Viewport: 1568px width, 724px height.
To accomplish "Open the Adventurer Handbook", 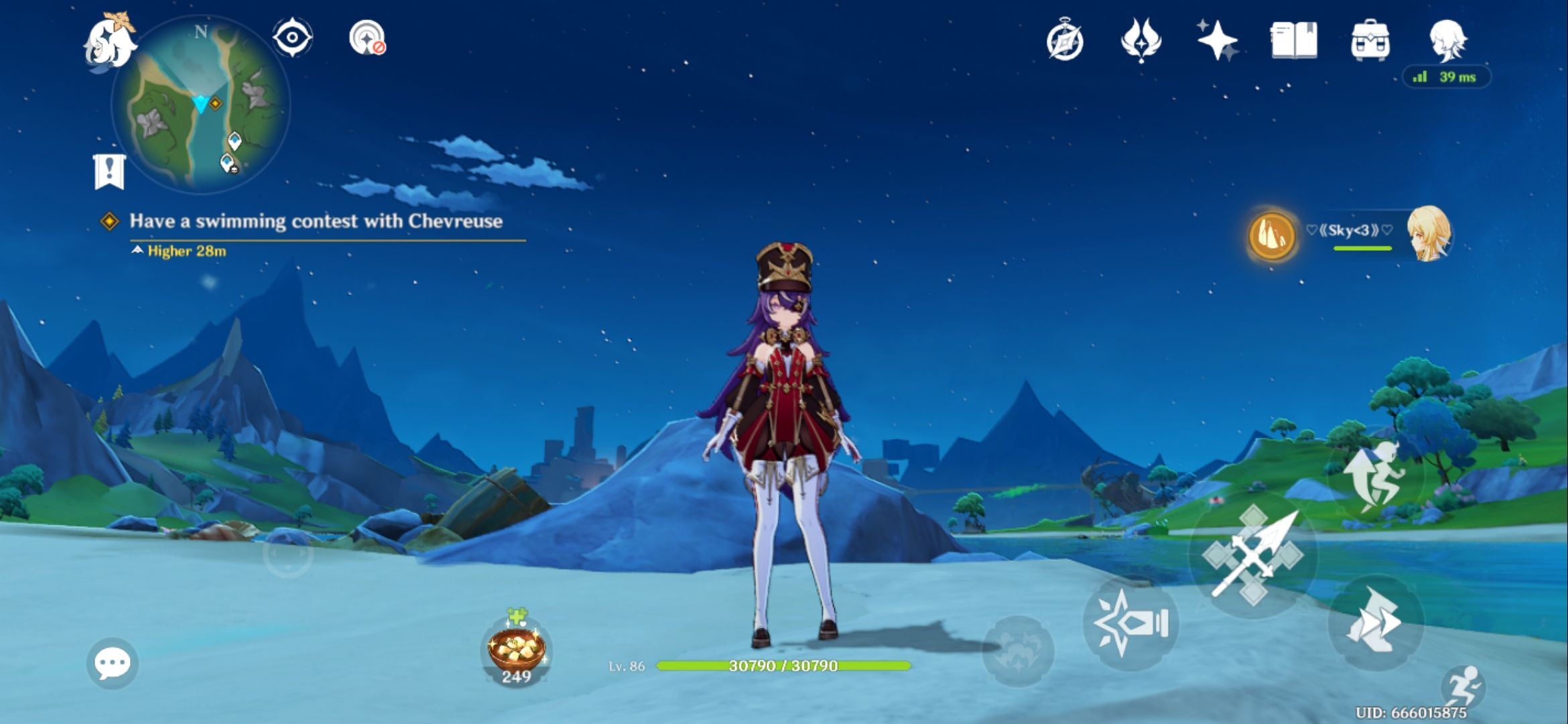I will pos(1293,42).
